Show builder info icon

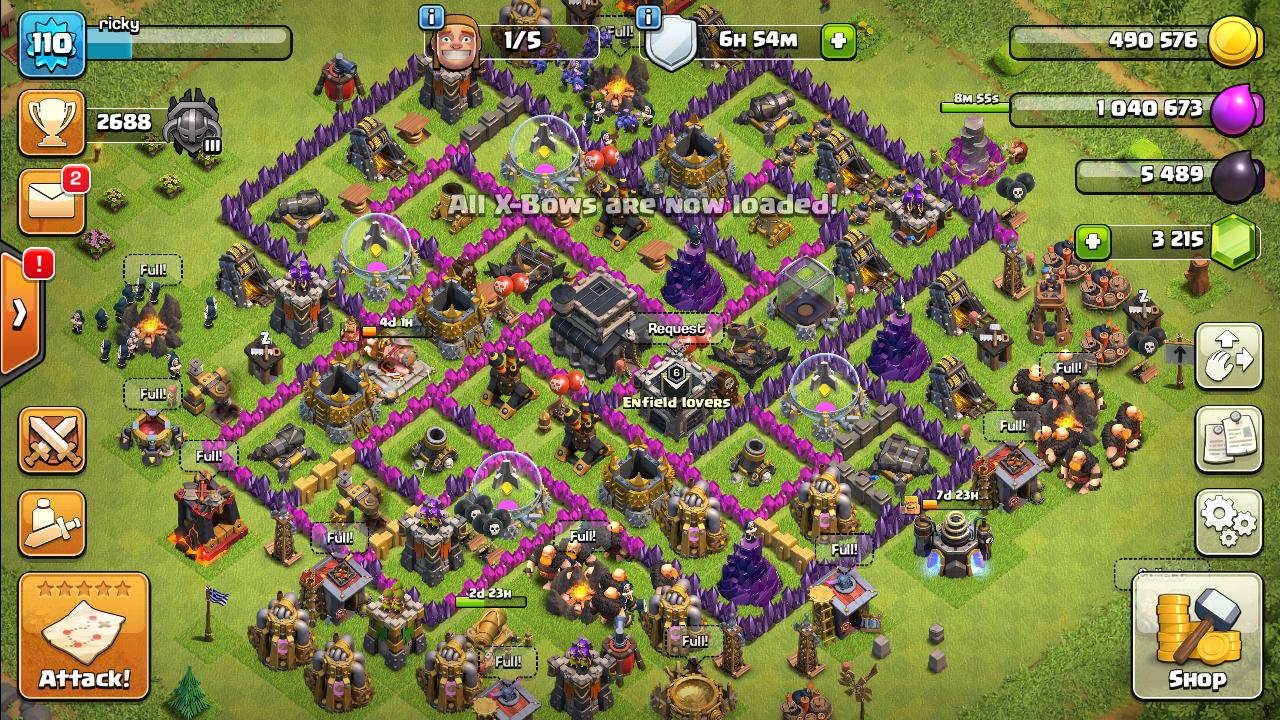432,18
